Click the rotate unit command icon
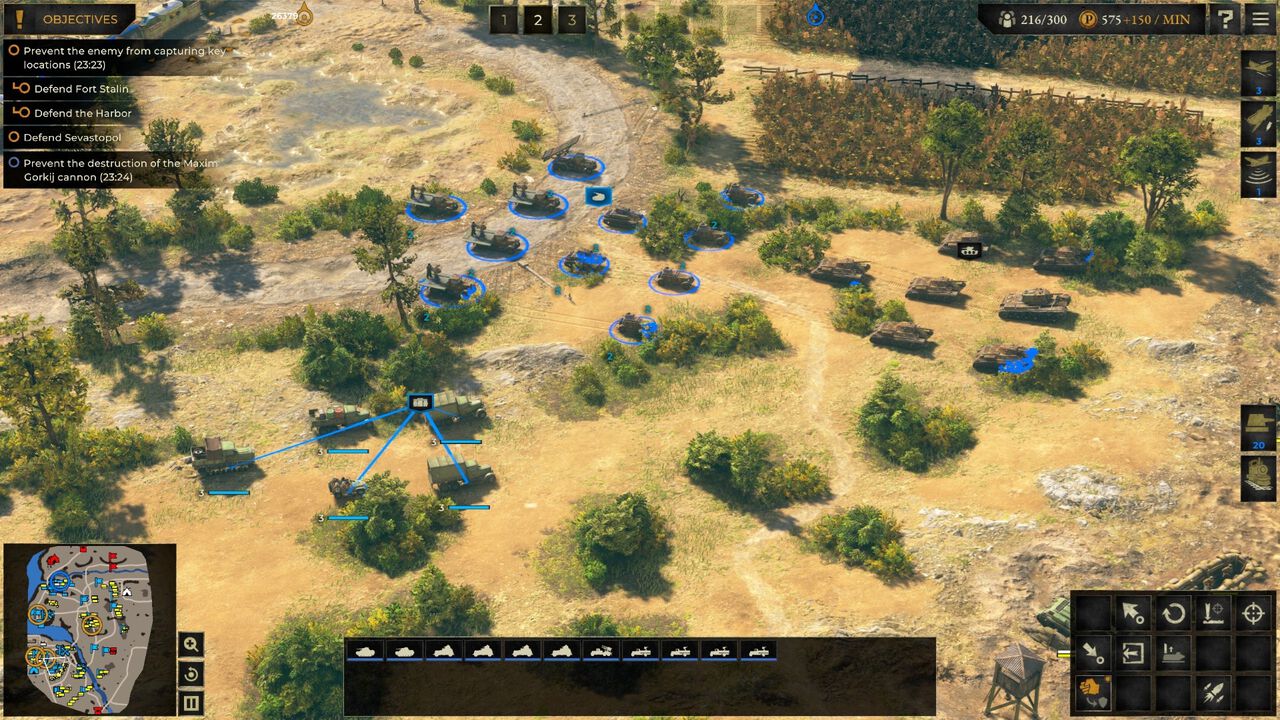Viewport: 1280px width, 720px height. point(1175,612)
